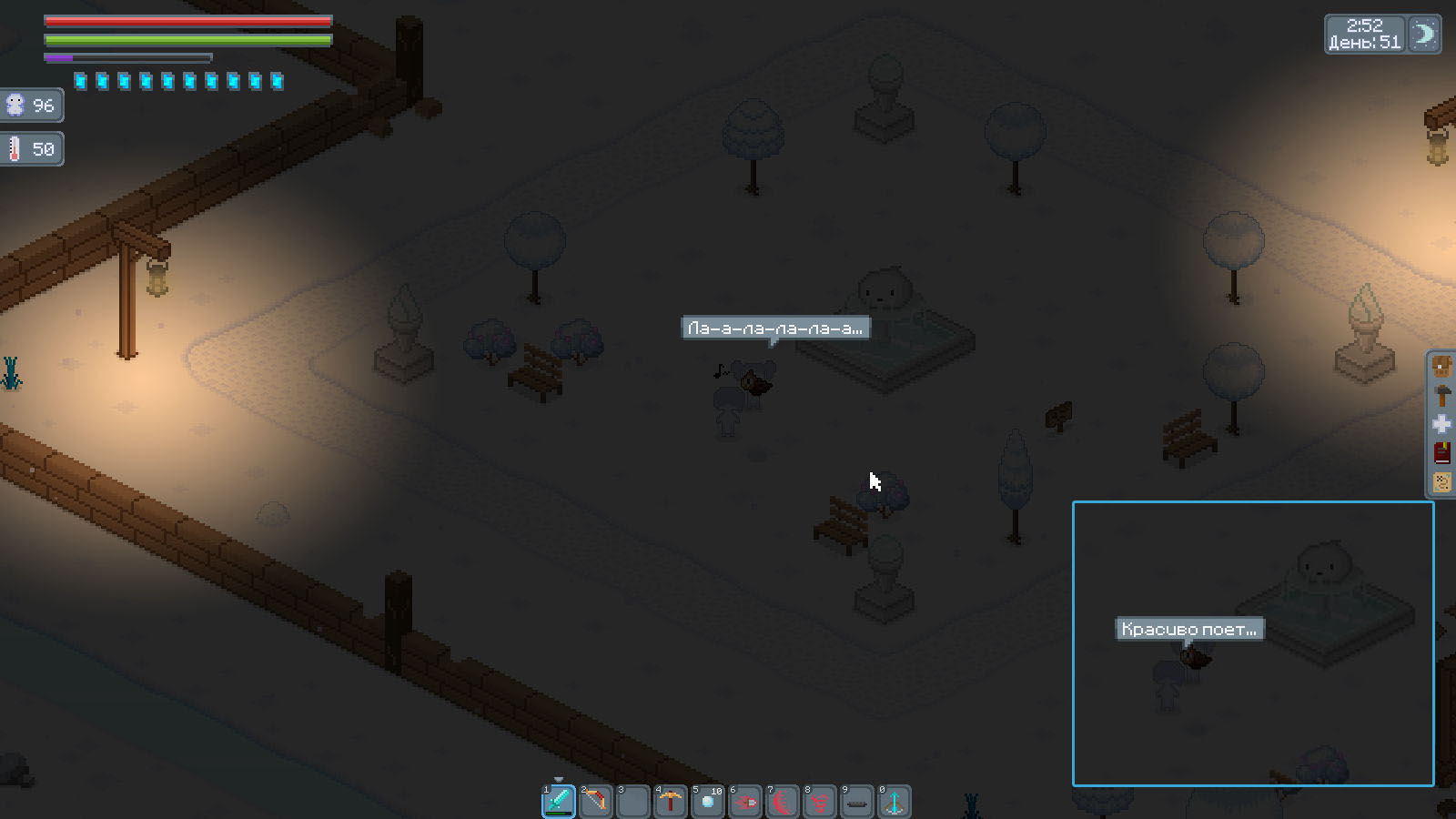This screenshot has height=819, width=1456.
Task: Choose the pickaxe hotbar slot
Action: coord(671,802)
